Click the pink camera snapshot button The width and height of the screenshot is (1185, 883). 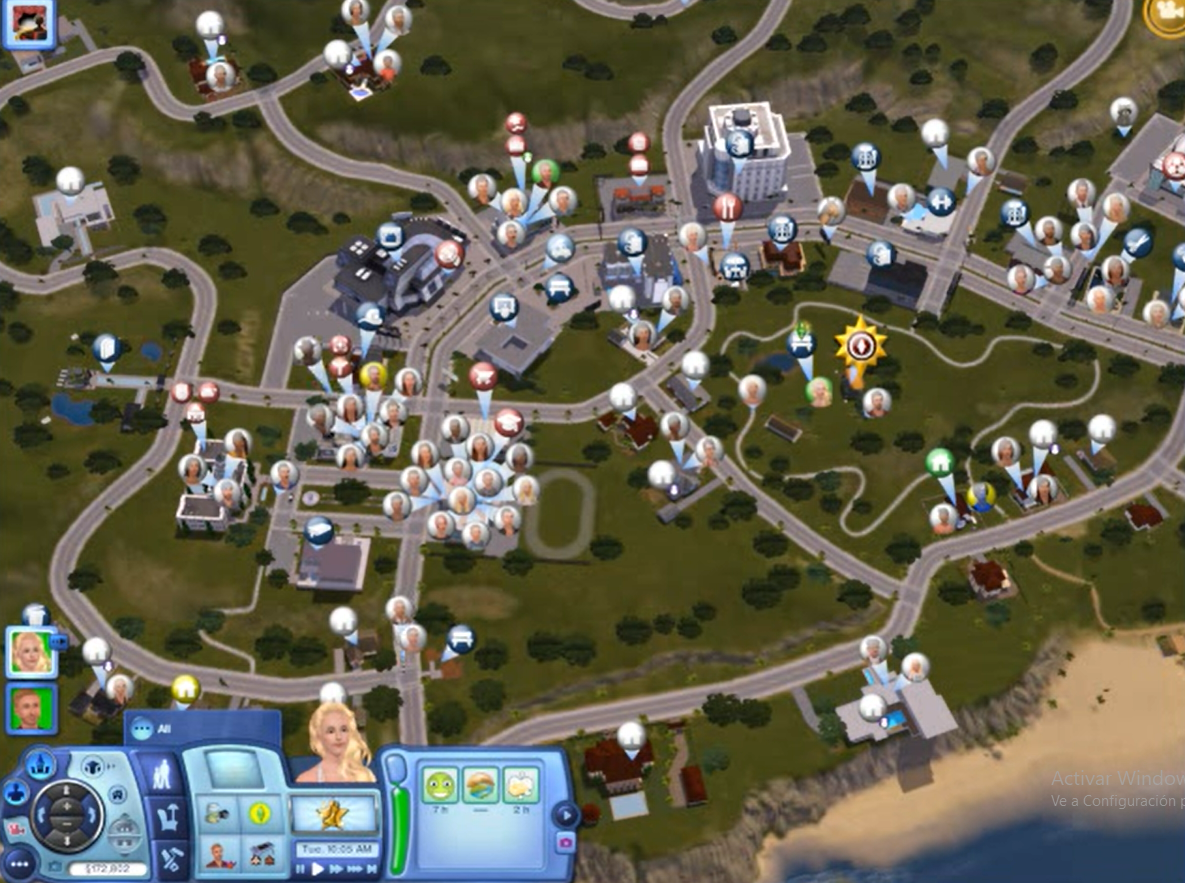pos(566,844)
